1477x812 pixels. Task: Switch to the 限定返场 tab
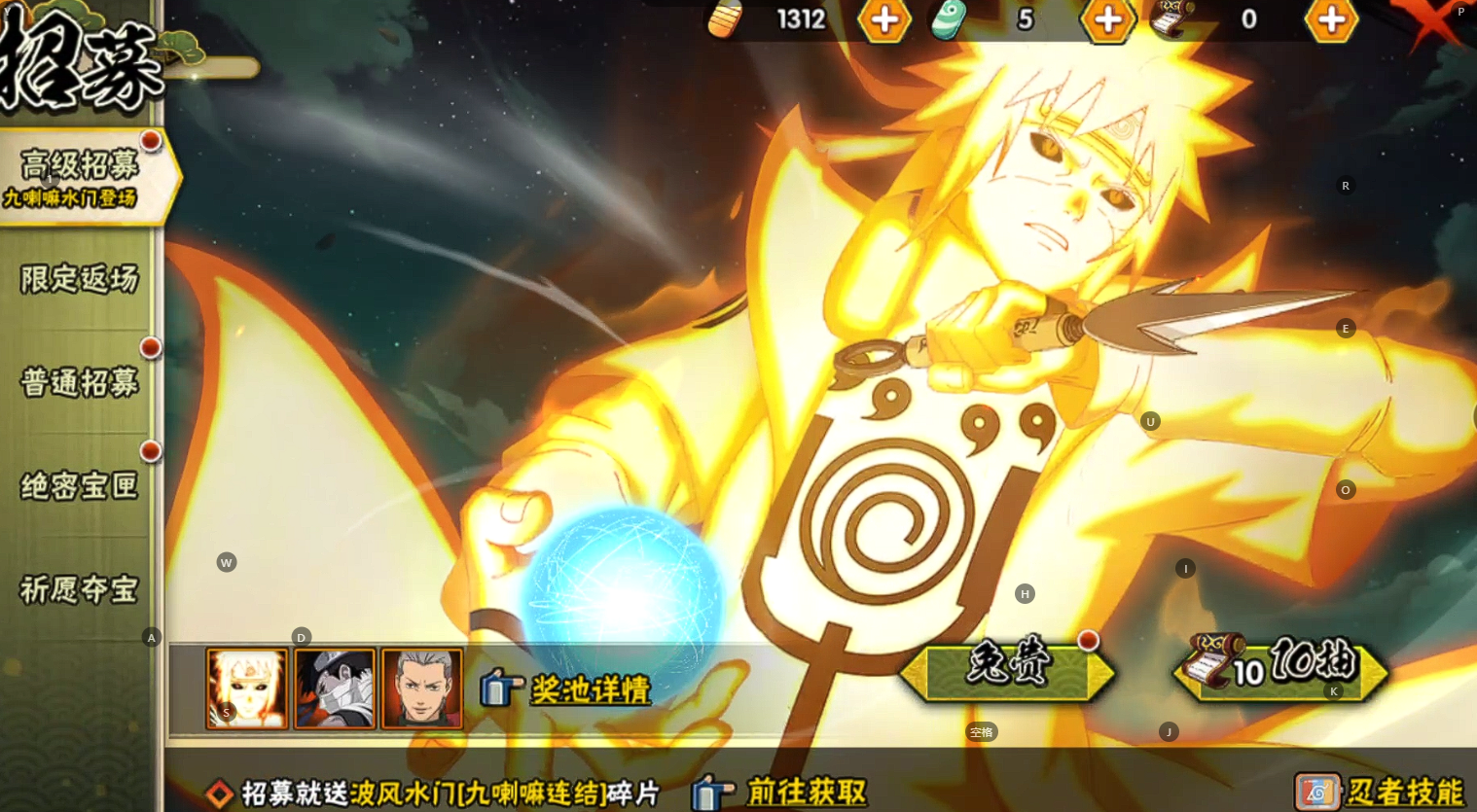tap(80, 280)
